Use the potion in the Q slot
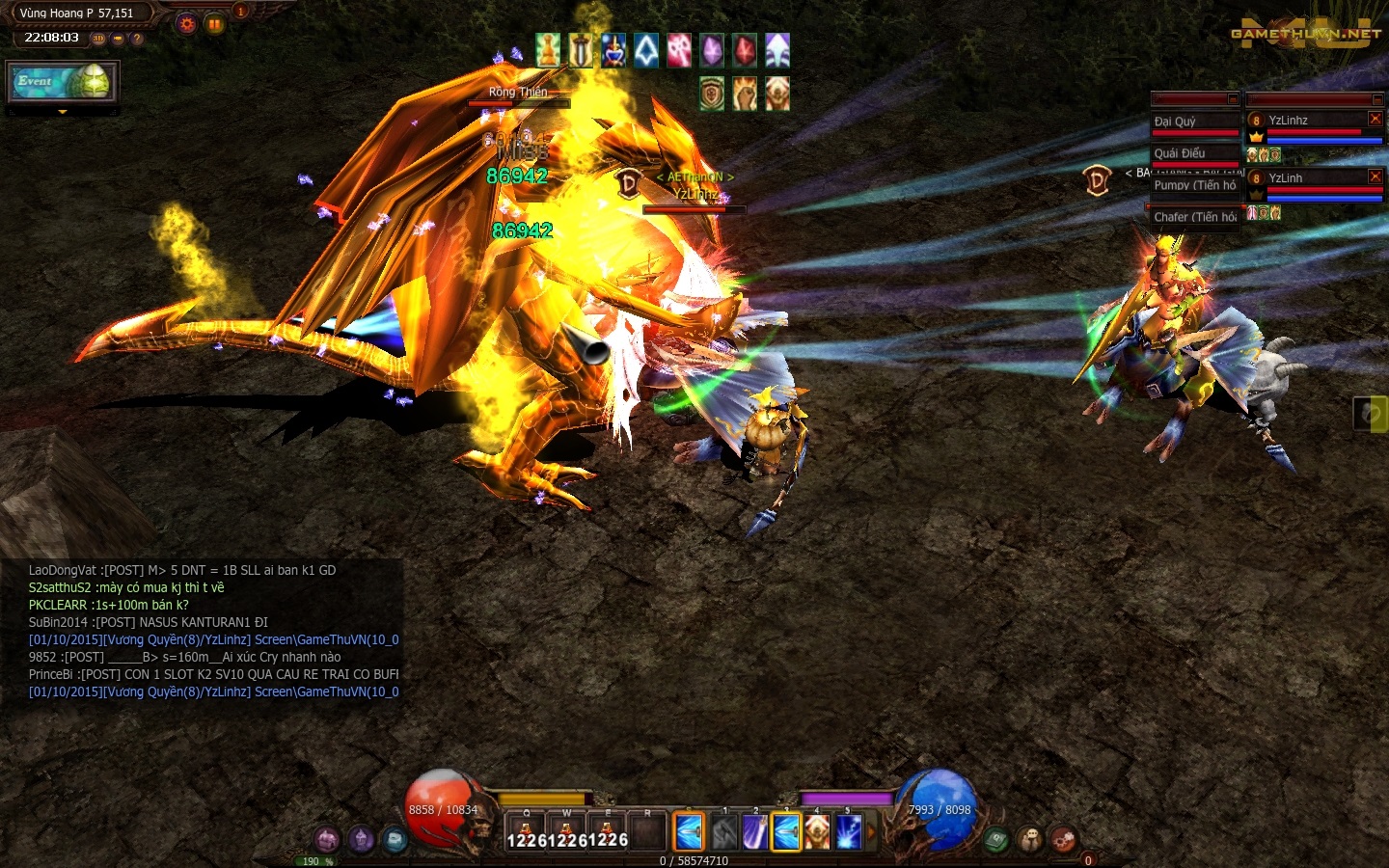This screenshot has height=868, width=1389. click(x=526, y=831)
